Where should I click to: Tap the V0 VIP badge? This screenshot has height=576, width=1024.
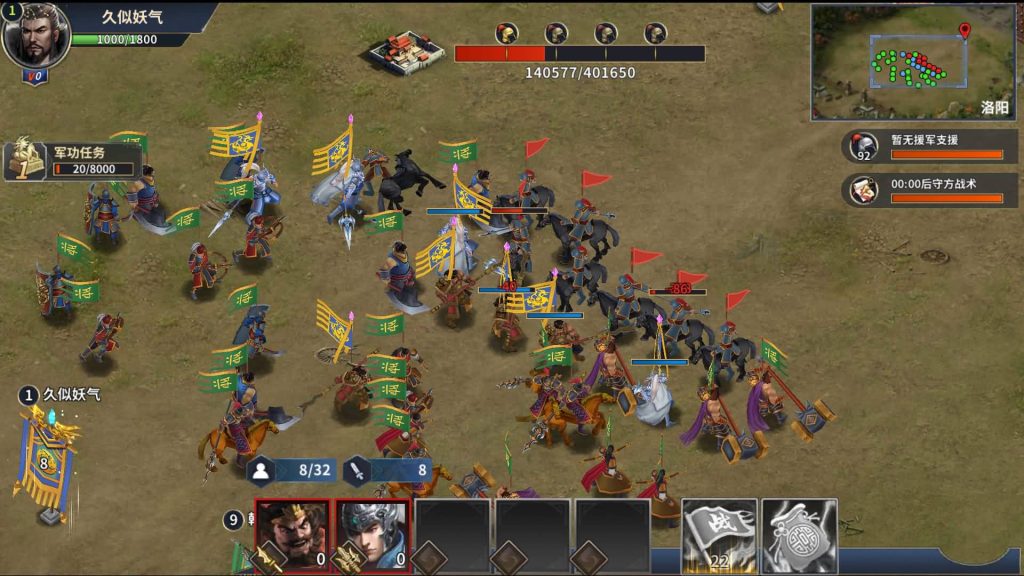pos(35,76)
